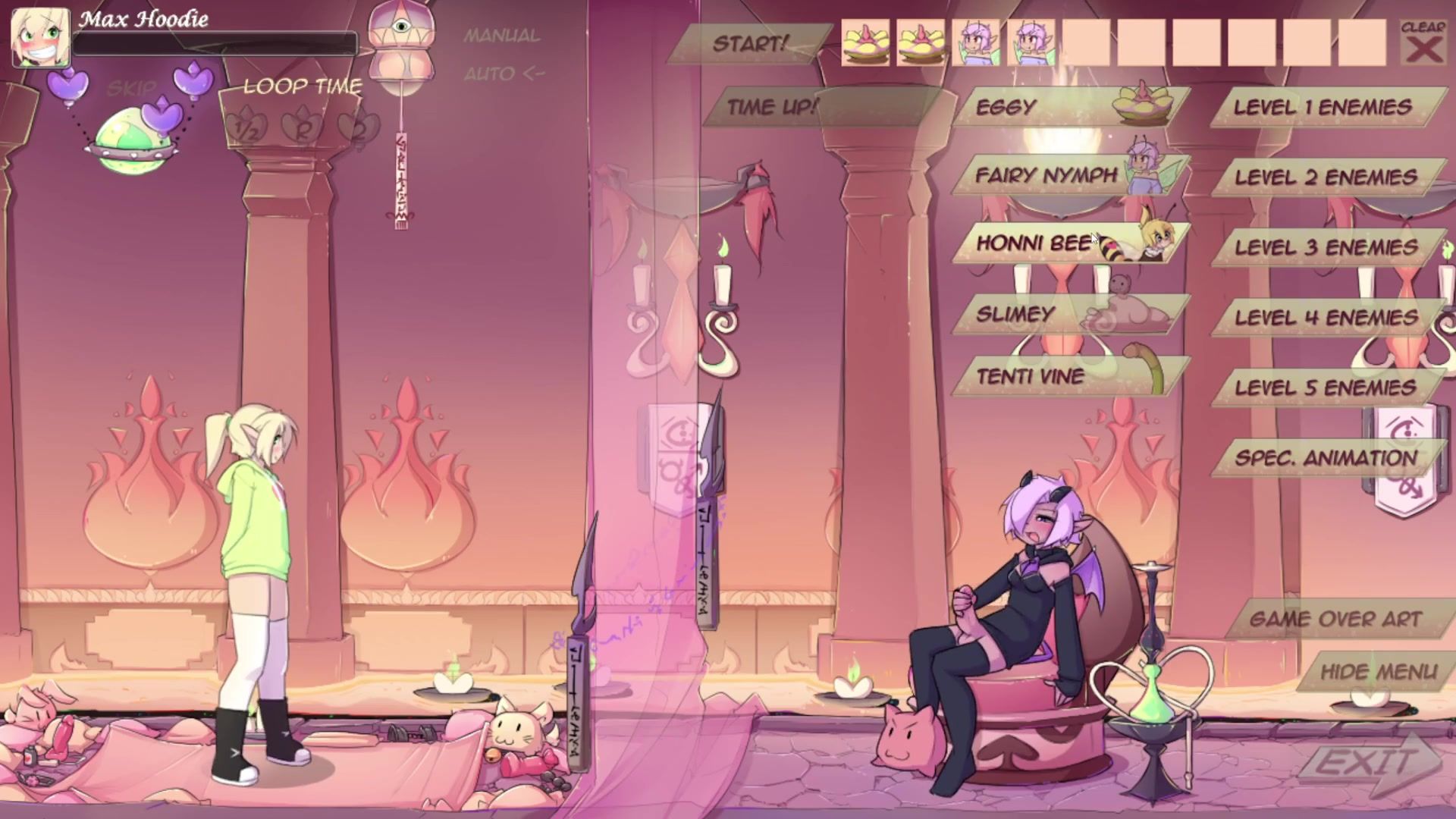Clear the enemy queue with the X

[1423, 44]
